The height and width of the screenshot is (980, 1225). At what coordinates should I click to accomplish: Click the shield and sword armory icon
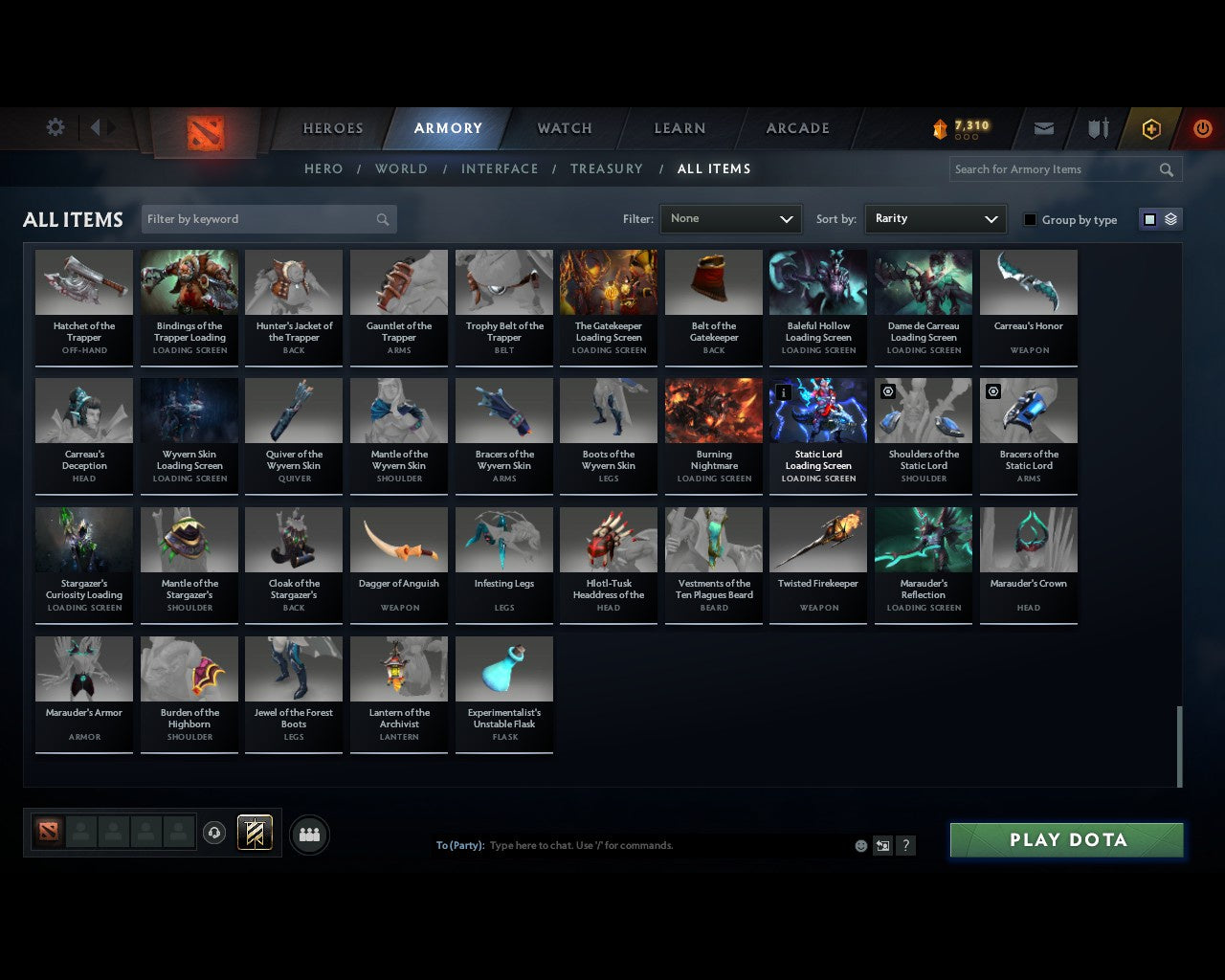tap(1097, 127)
